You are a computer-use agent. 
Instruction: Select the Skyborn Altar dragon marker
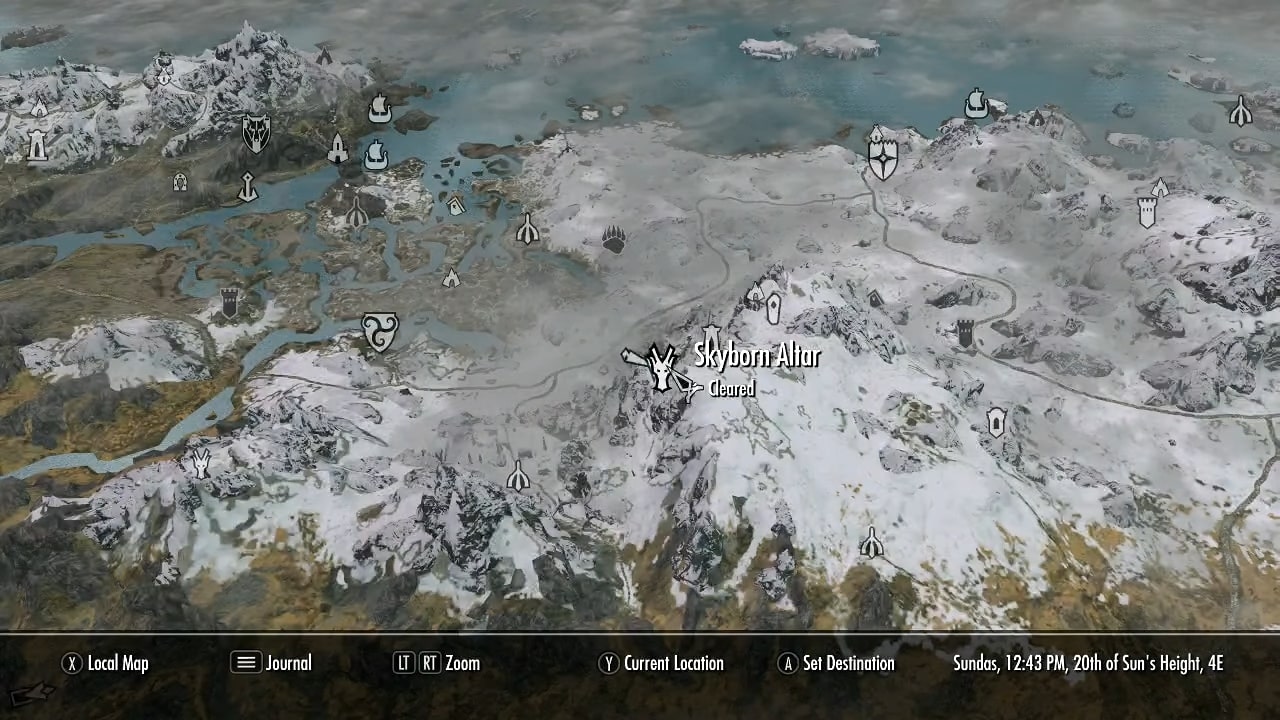point(663,372)
